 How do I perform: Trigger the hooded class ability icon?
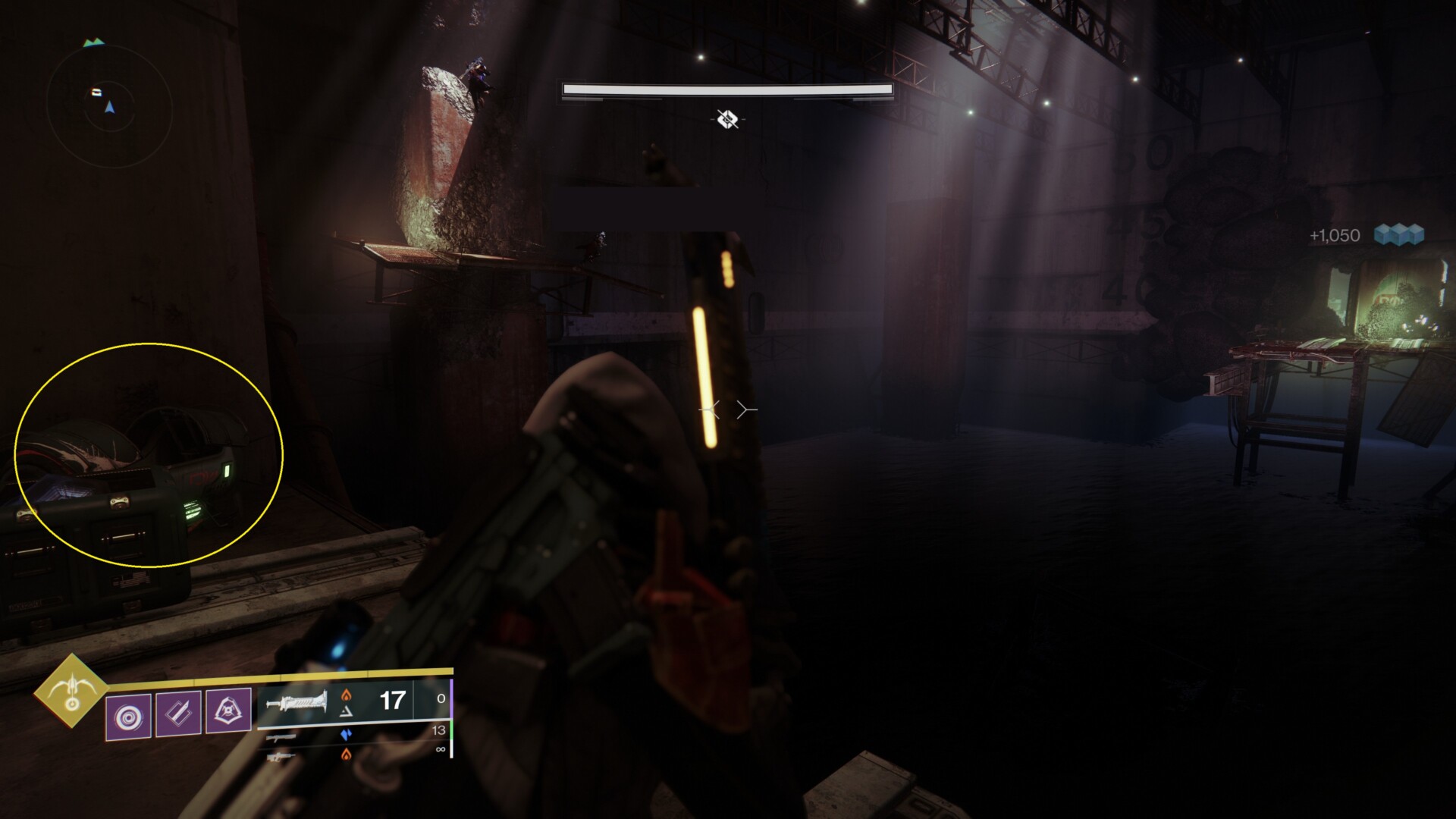(228, 711)
